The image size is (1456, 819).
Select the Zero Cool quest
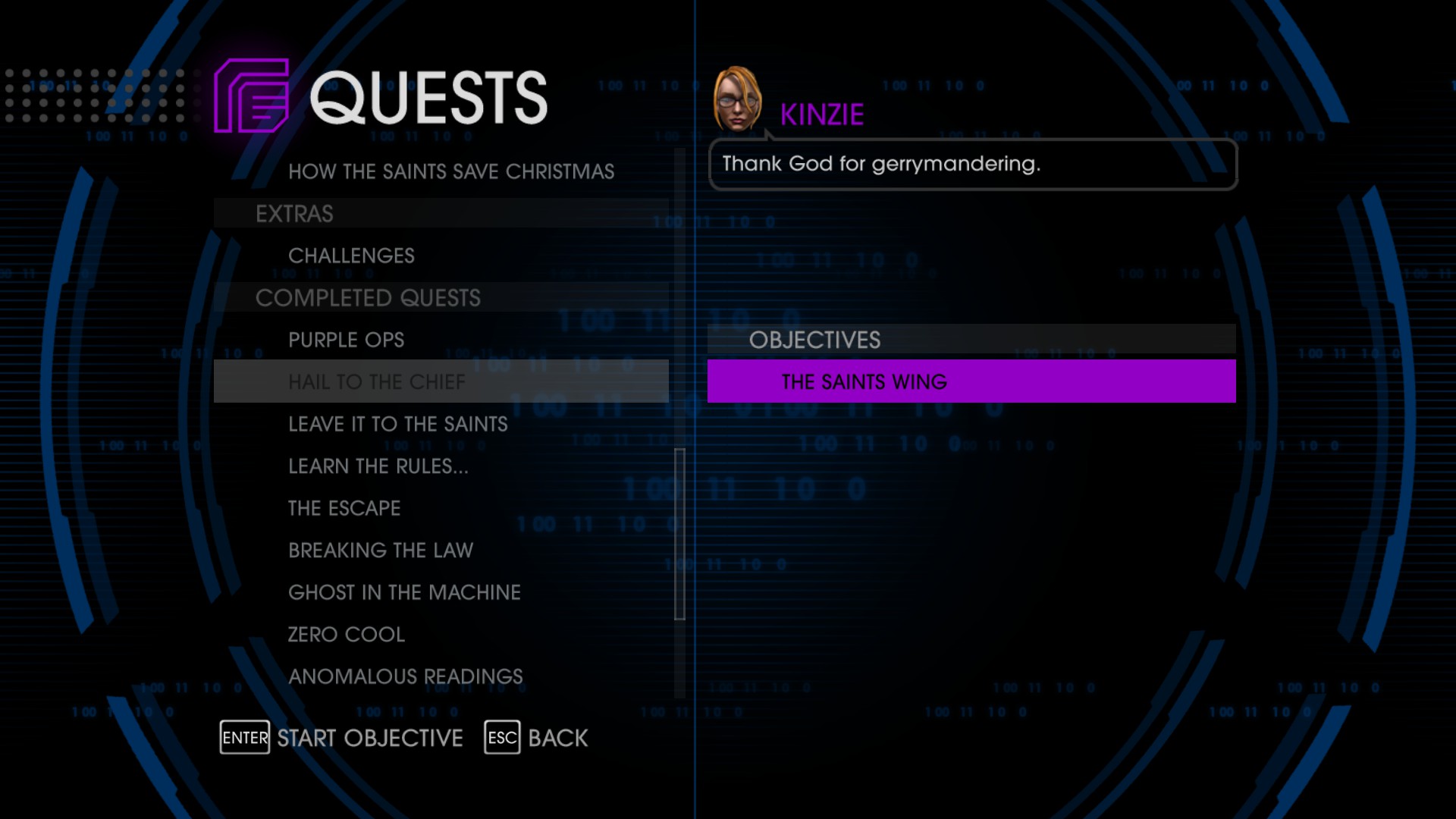tap(346, 634)
